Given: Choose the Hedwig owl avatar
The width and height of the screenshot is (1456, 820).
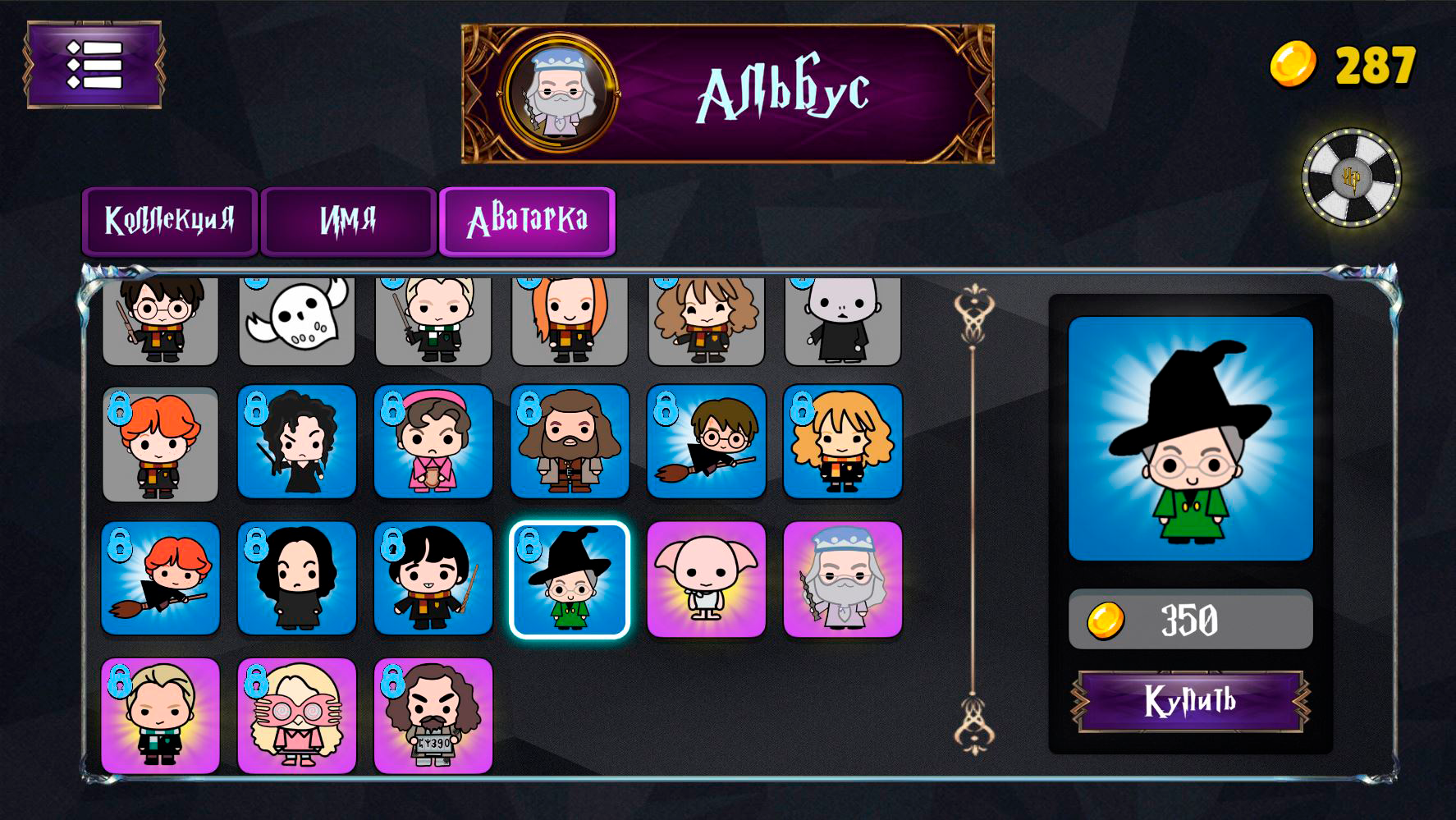Looking at the screenshot, I should pos(297,320).
